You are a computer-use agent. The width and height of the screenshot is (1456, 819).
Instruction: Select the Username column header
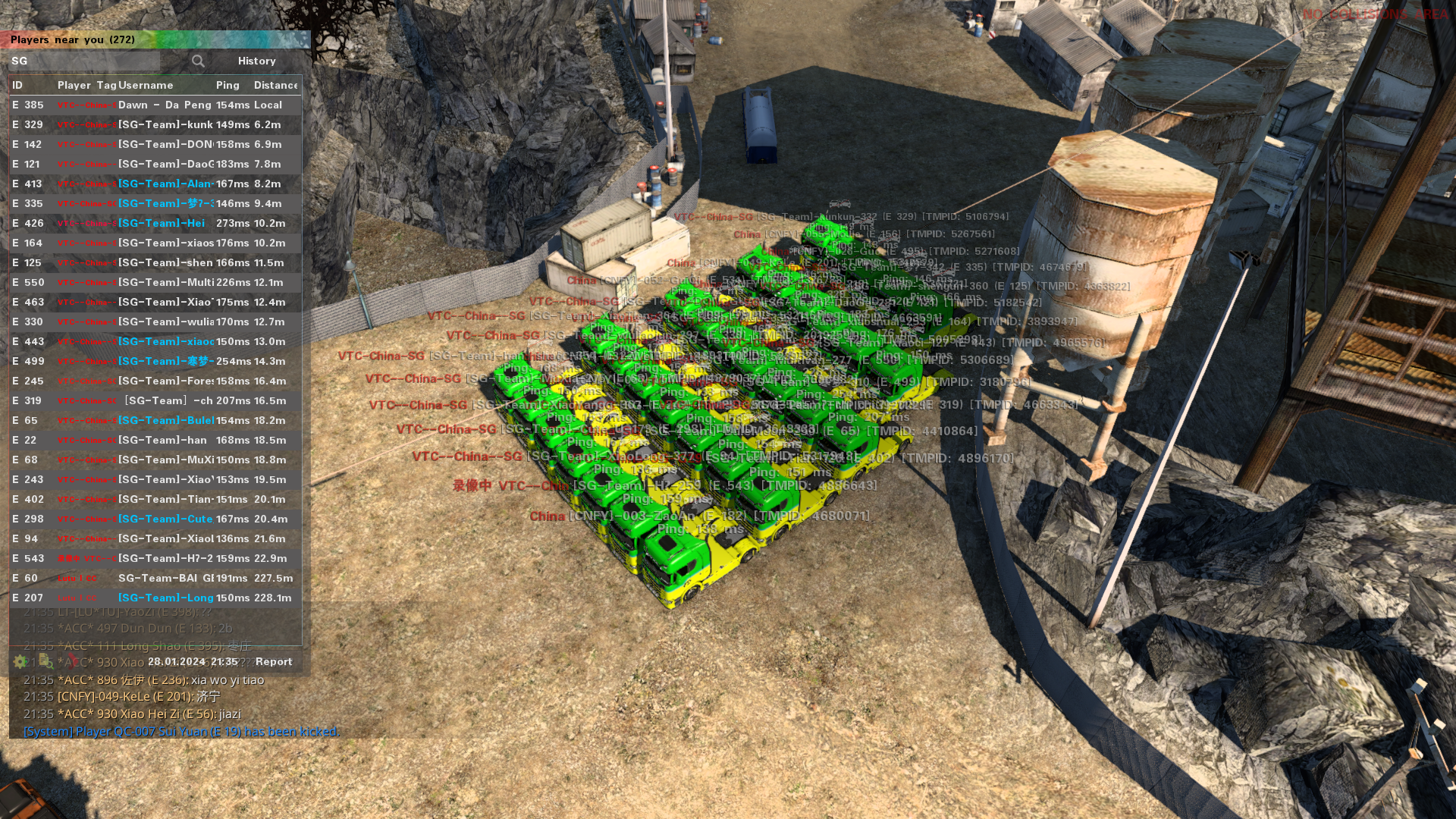coord(146,85)
